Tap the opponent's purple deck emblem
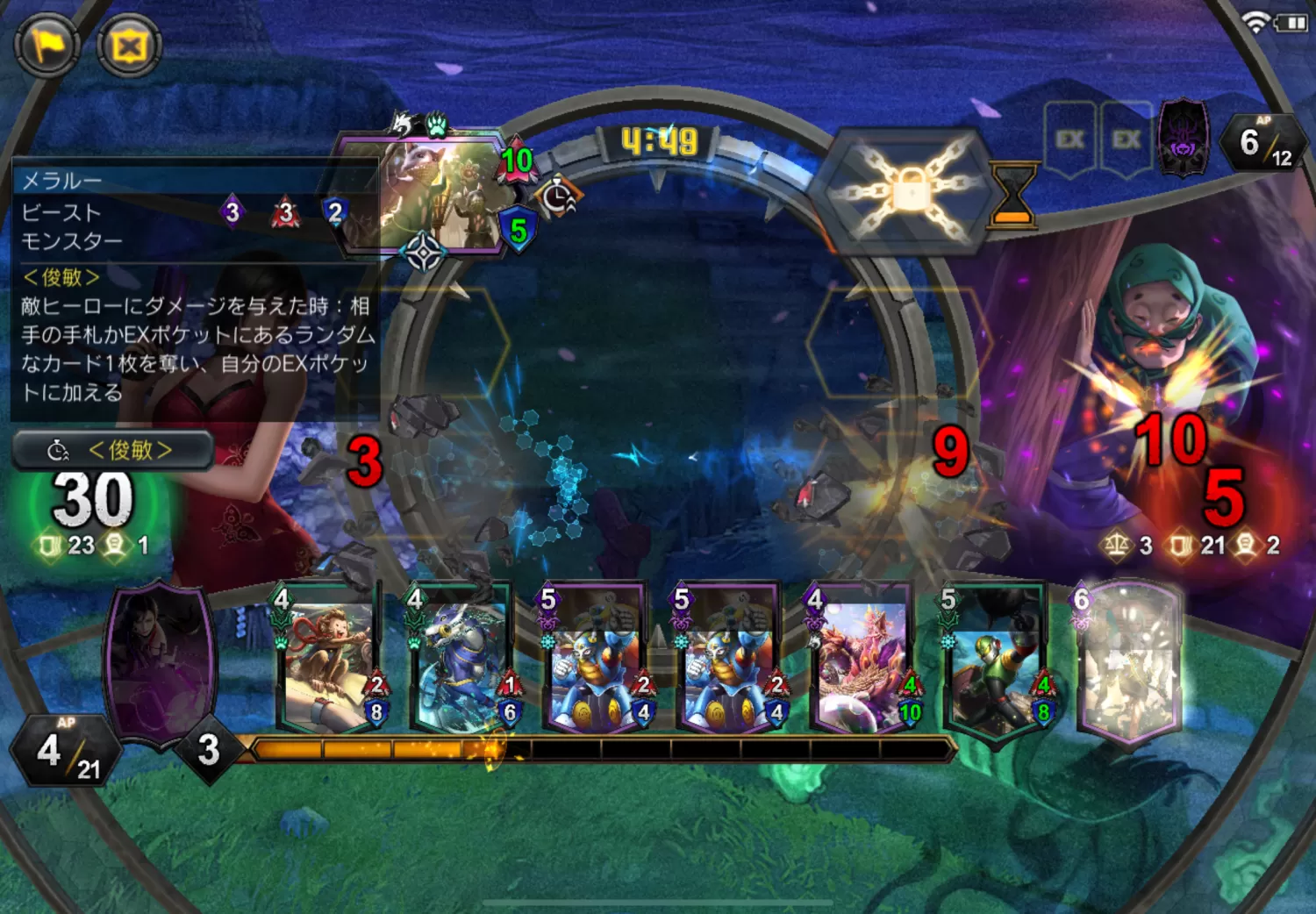This screenshot has width=1316, height=914. pyautogui.click(x=1183, y=139)
